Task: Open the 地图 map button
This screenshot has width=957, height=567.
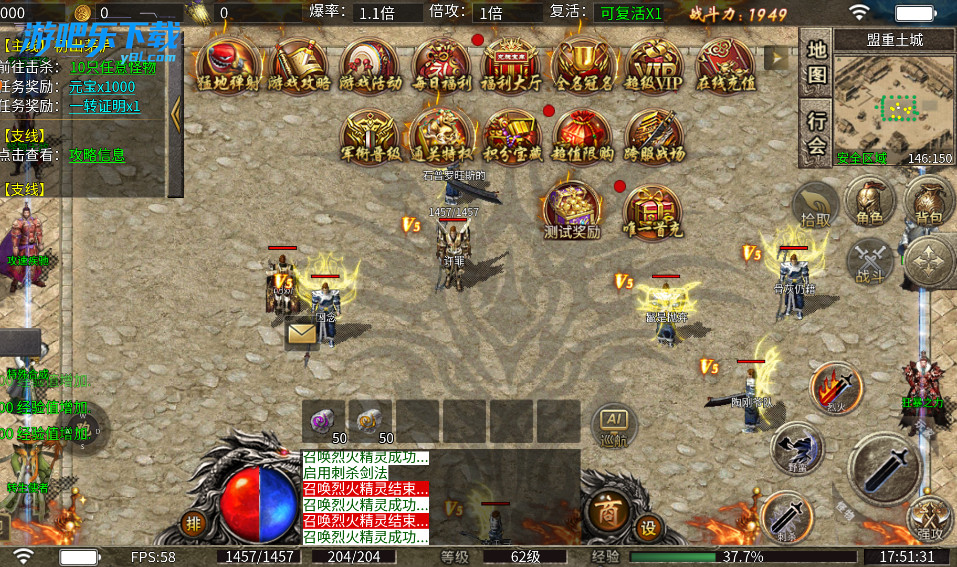Action: pyautogui.click(x=817, y=61)
